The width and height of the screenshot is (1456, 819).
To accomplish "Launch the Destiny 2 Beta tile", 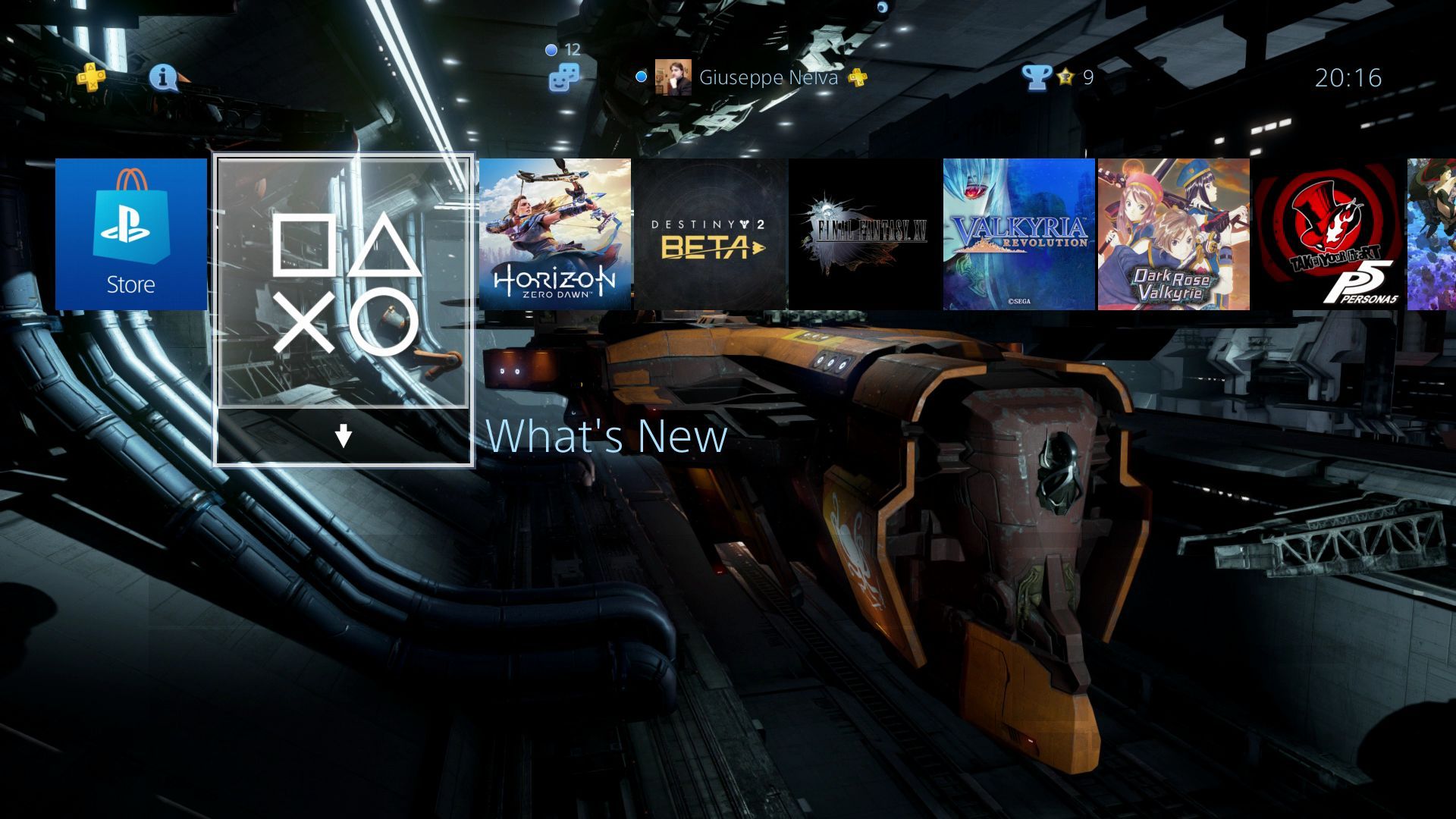I will (709, 233).
